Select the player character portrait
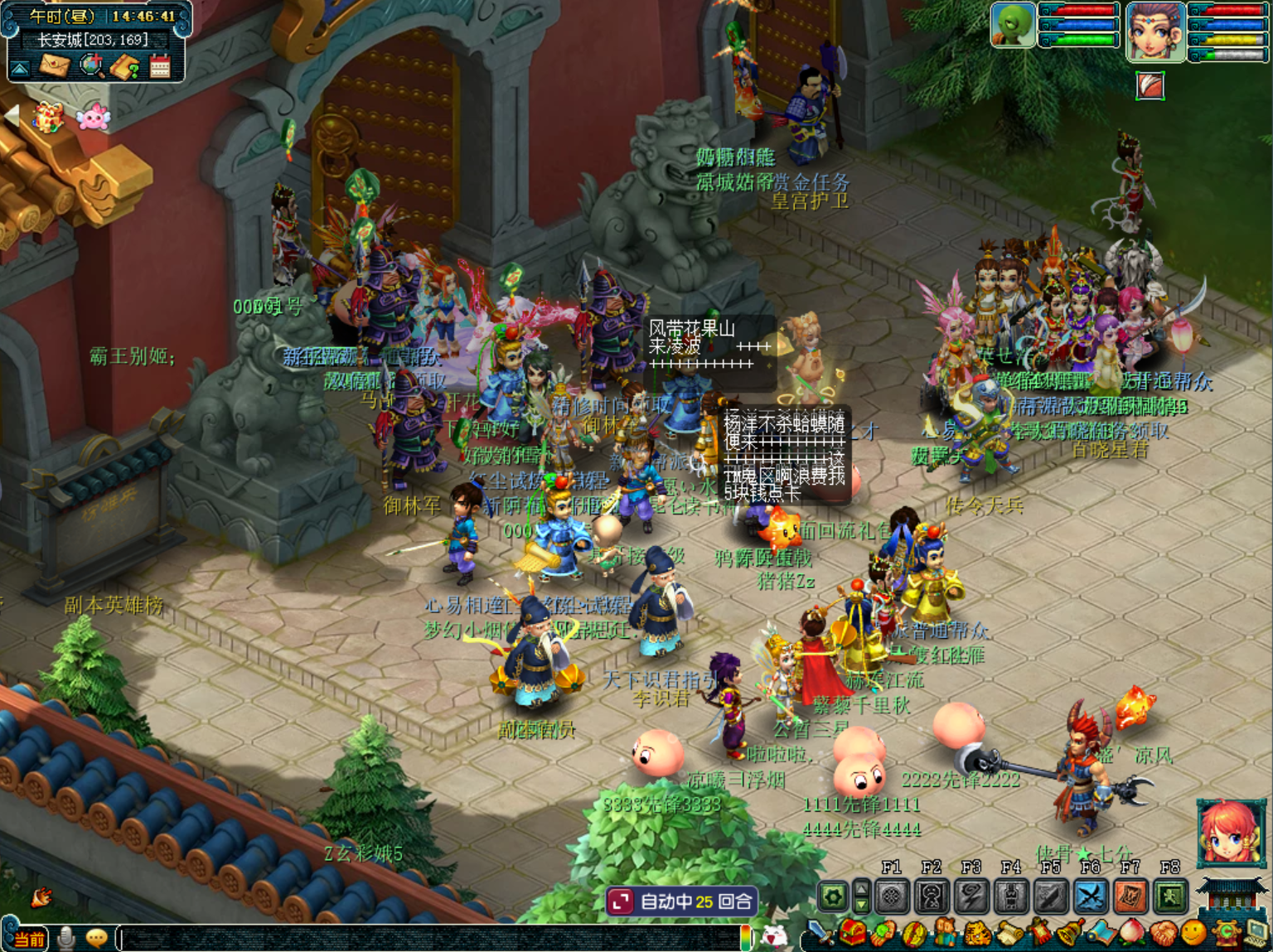 [1155, 31]
